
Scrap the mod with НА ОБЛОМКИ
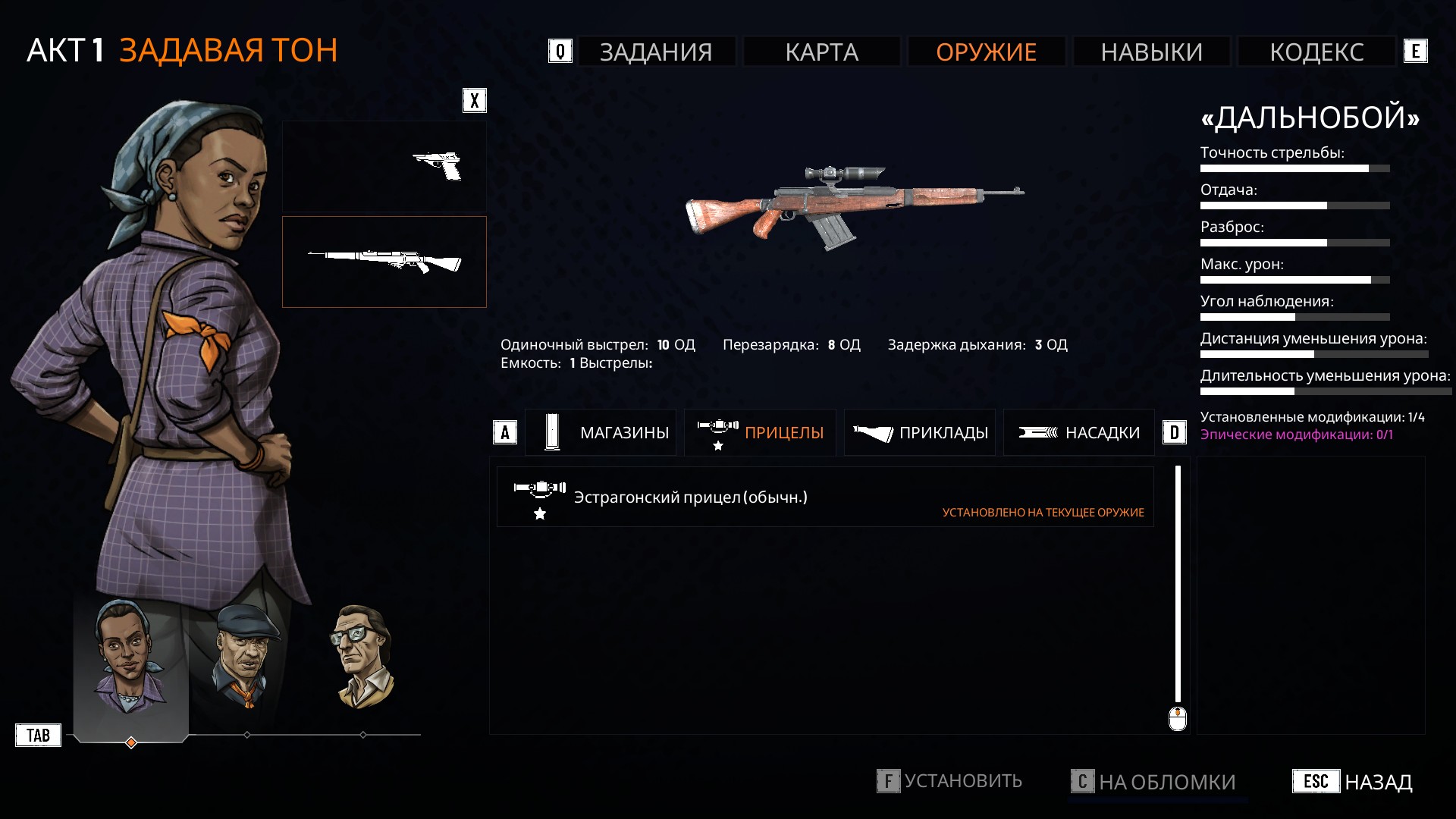click(x=1153, y=782)
